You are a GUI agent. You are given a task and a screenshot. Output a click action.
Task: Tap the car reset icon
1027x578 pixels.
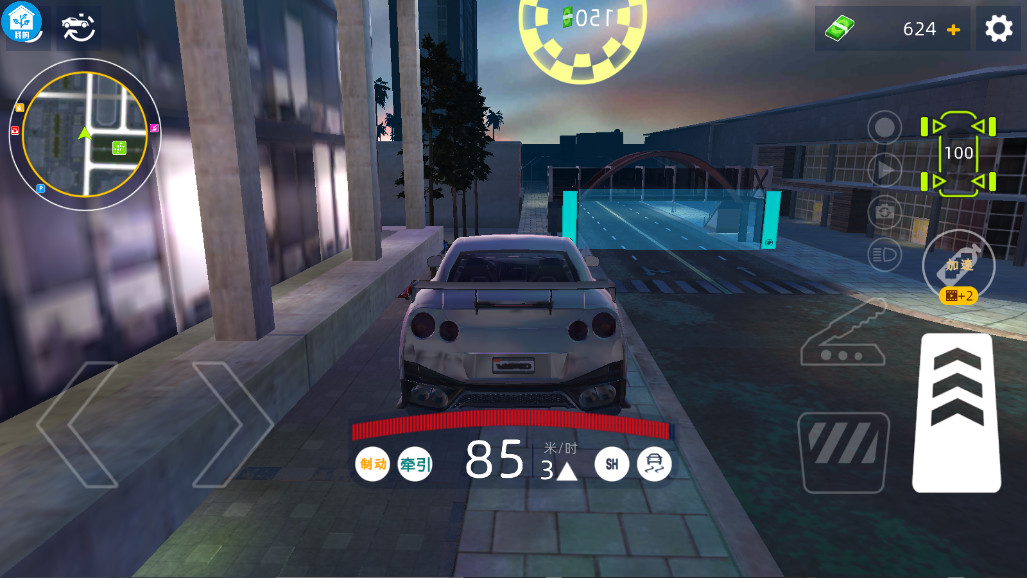pos(78,26)
